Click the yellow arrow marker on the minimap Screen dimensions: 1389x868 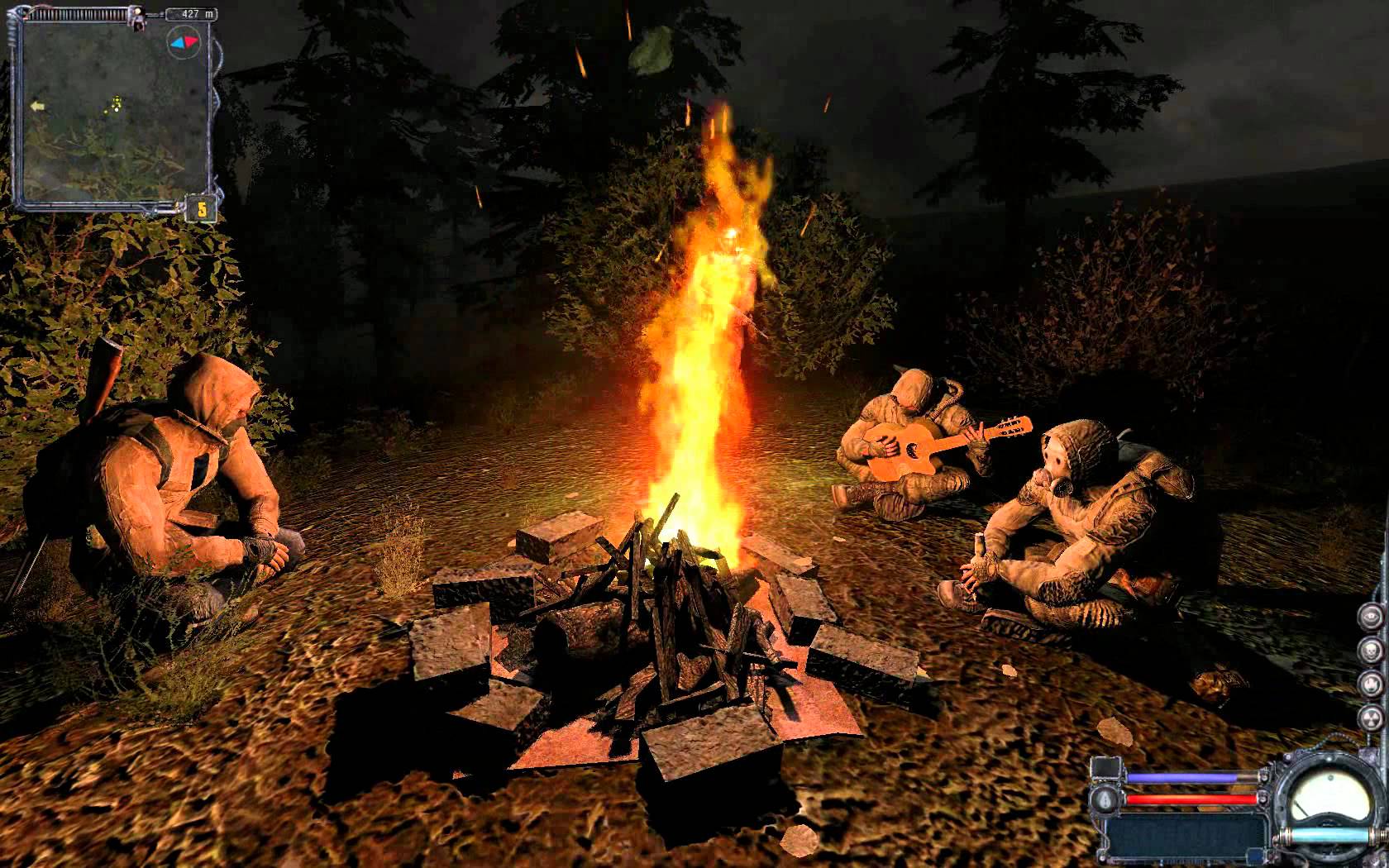pyautogui.click(x=36, y=106)
